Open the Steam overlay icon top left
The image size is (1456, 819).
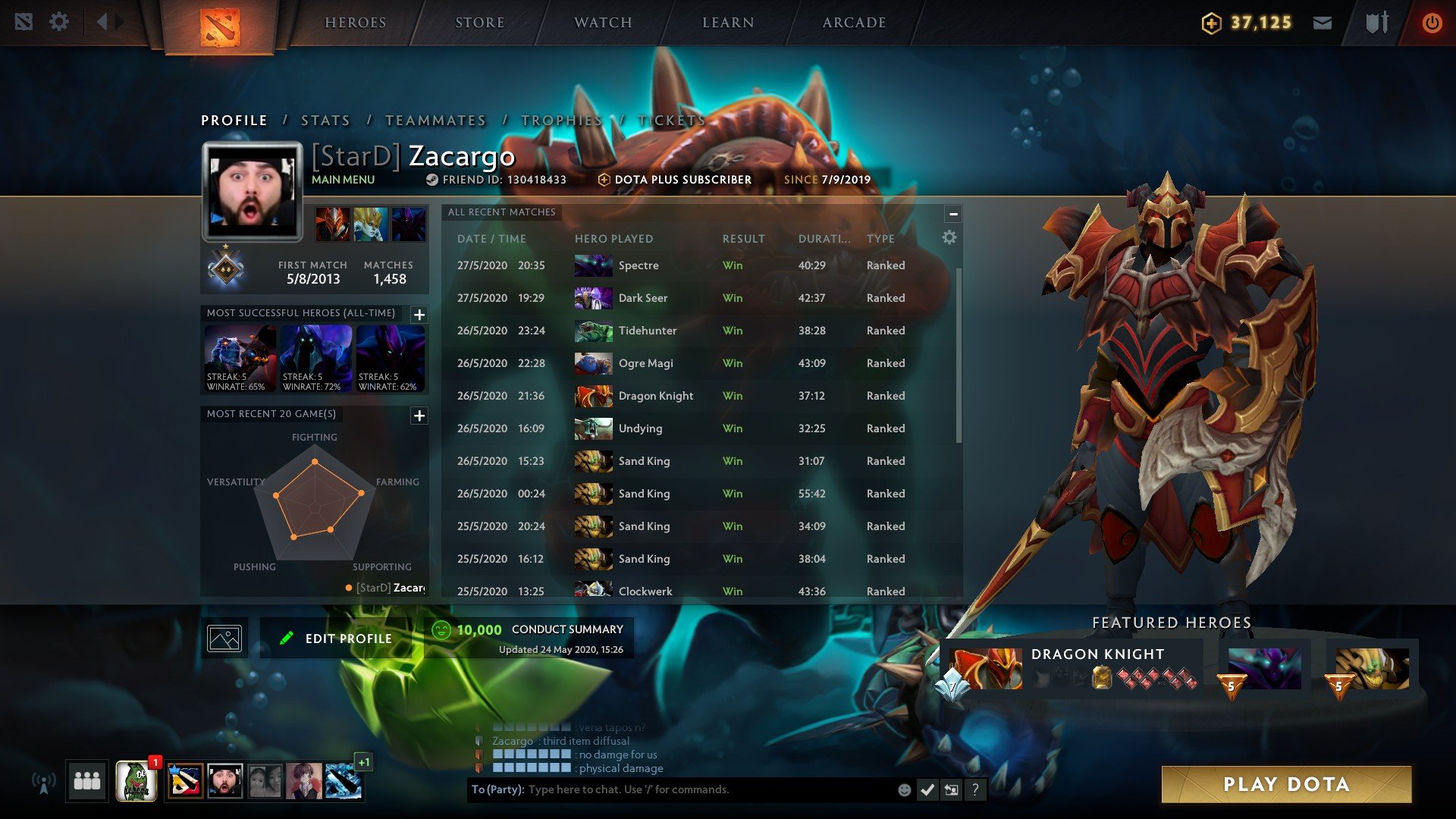click(26, 22)
